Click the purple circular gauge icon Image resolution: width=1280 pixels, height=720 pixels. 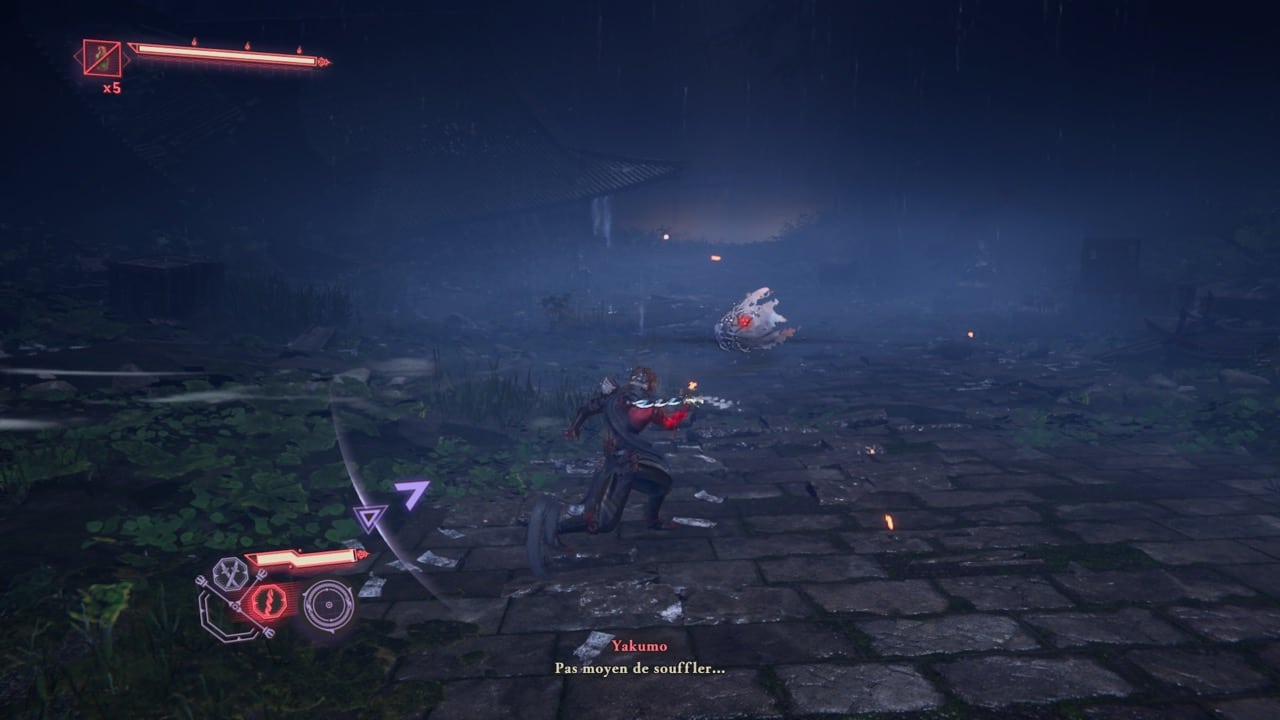click(x=328, y=605)
